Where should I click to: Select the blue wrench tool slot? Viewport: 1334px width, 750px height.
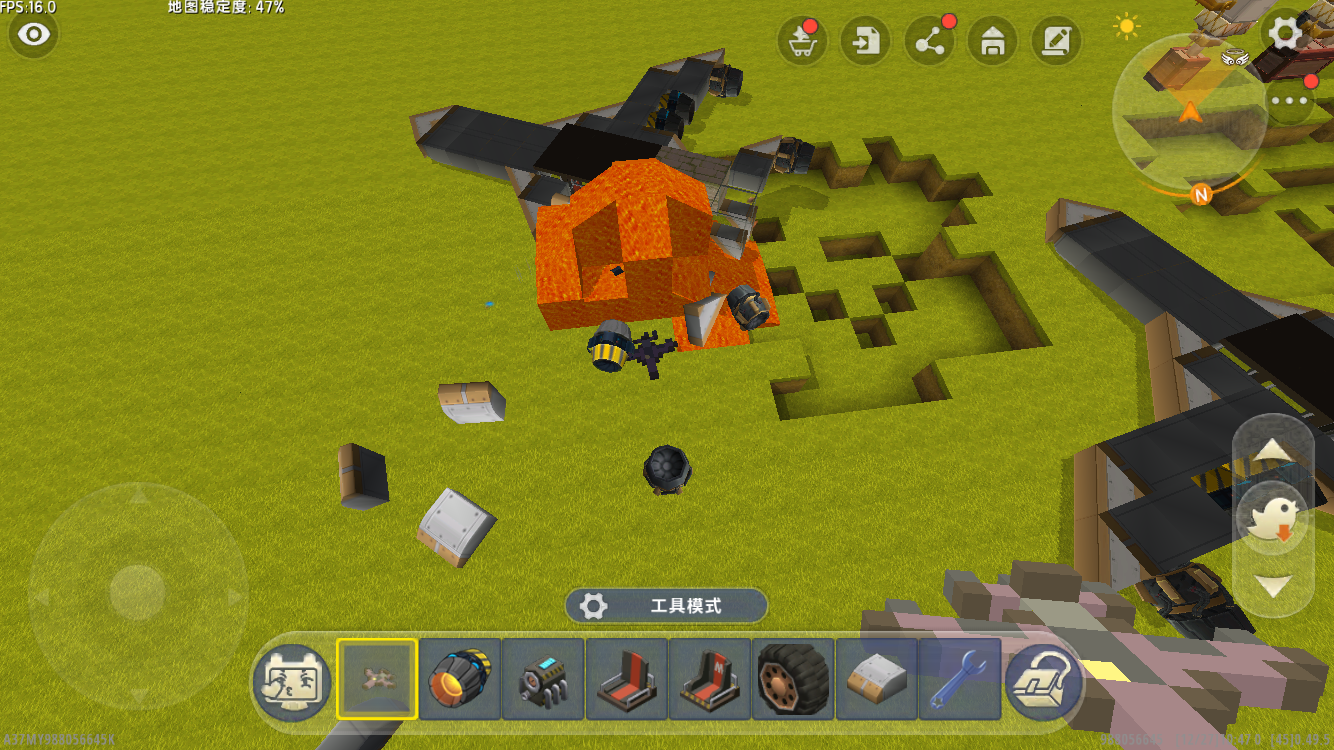coord(959,680)
